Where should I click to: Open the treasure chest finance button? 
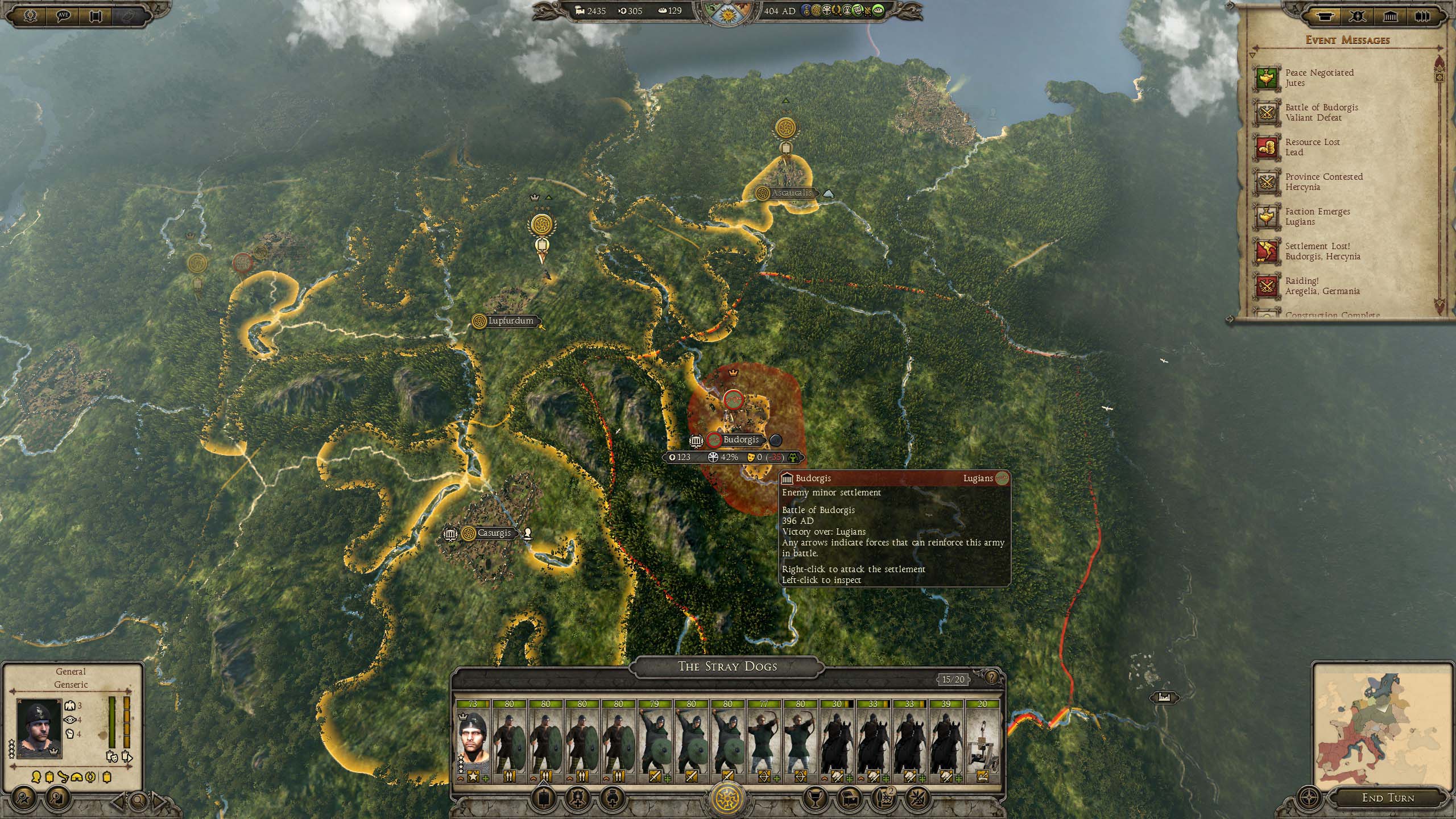pos(851,799)
